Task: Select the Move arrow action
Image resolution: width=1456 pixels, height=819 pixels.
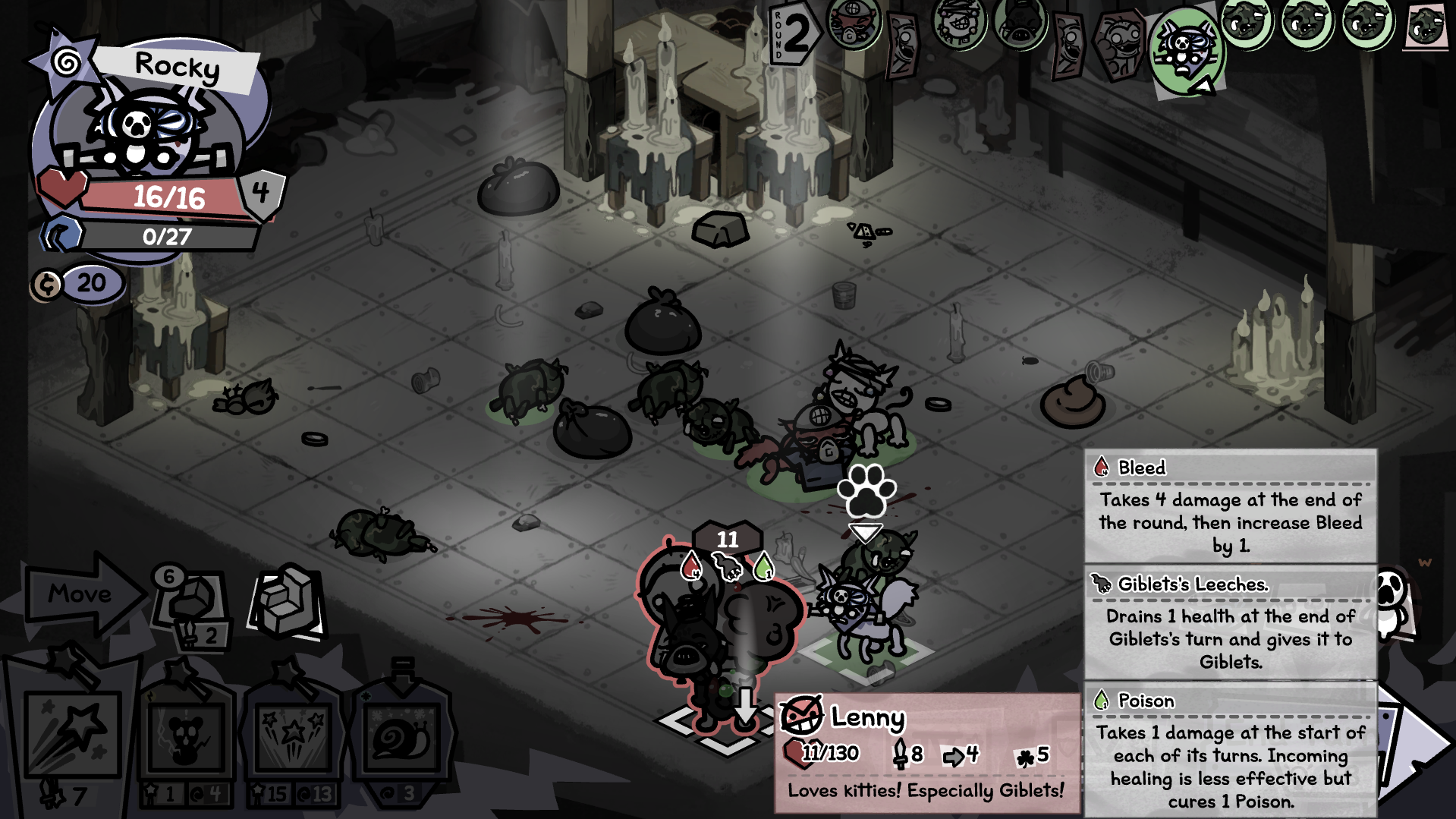Action: coord(82,594)
